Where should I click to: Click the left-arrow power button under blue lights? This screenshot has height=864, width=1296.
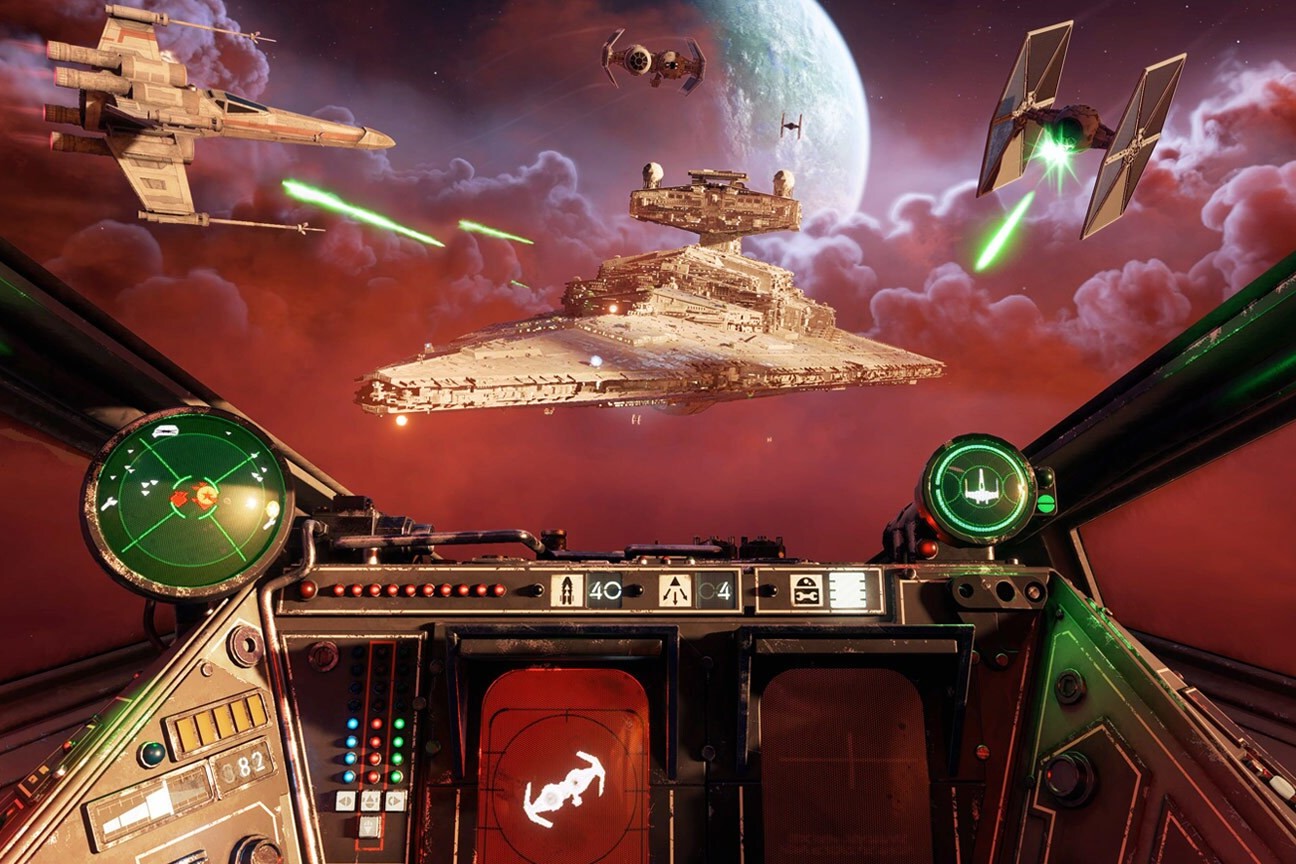[x=346, y=801]
